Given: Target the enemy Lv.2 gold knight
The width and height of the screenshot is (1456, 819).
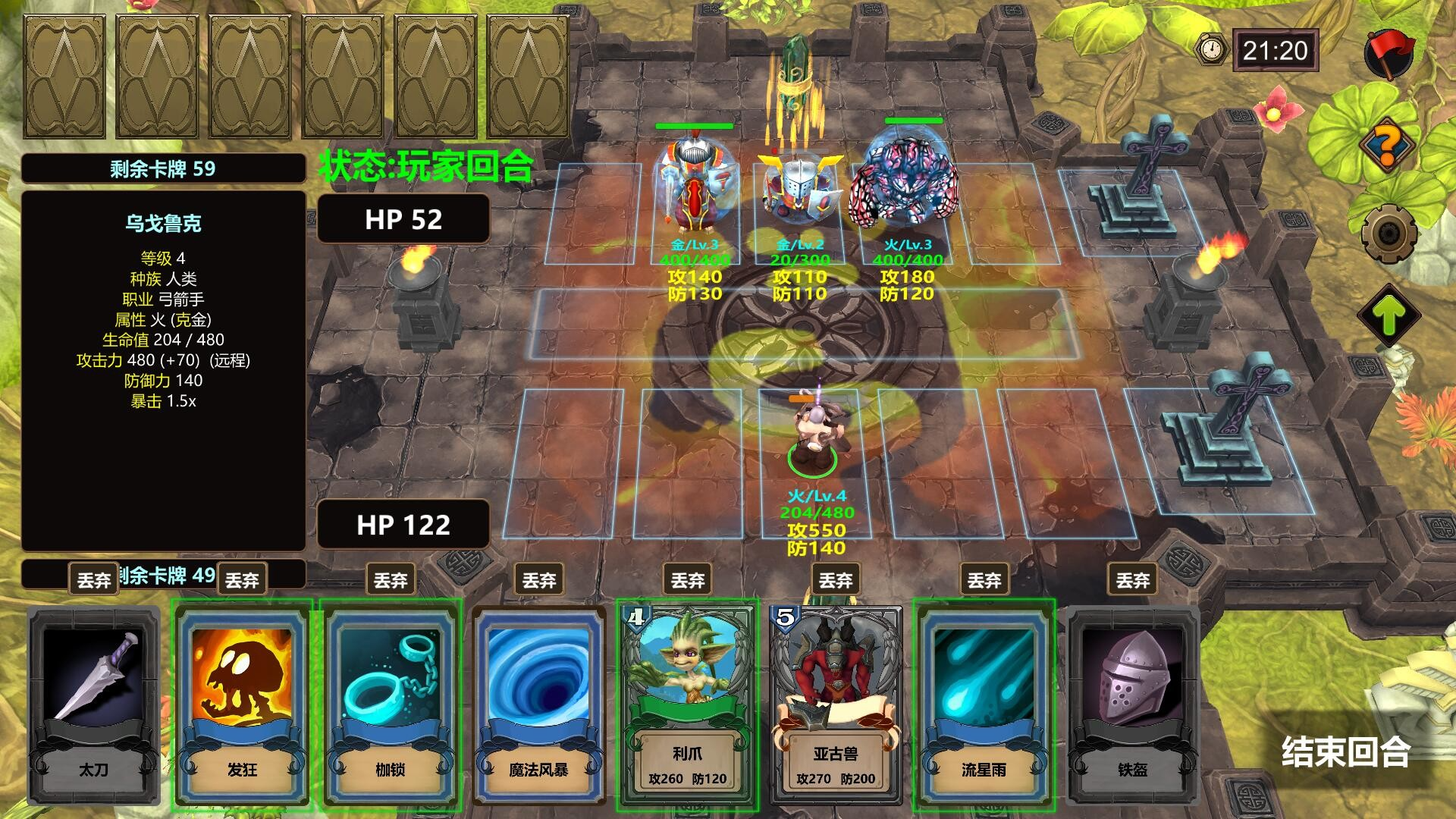Looking at the screenshot, I should click(x=801, y=190).
